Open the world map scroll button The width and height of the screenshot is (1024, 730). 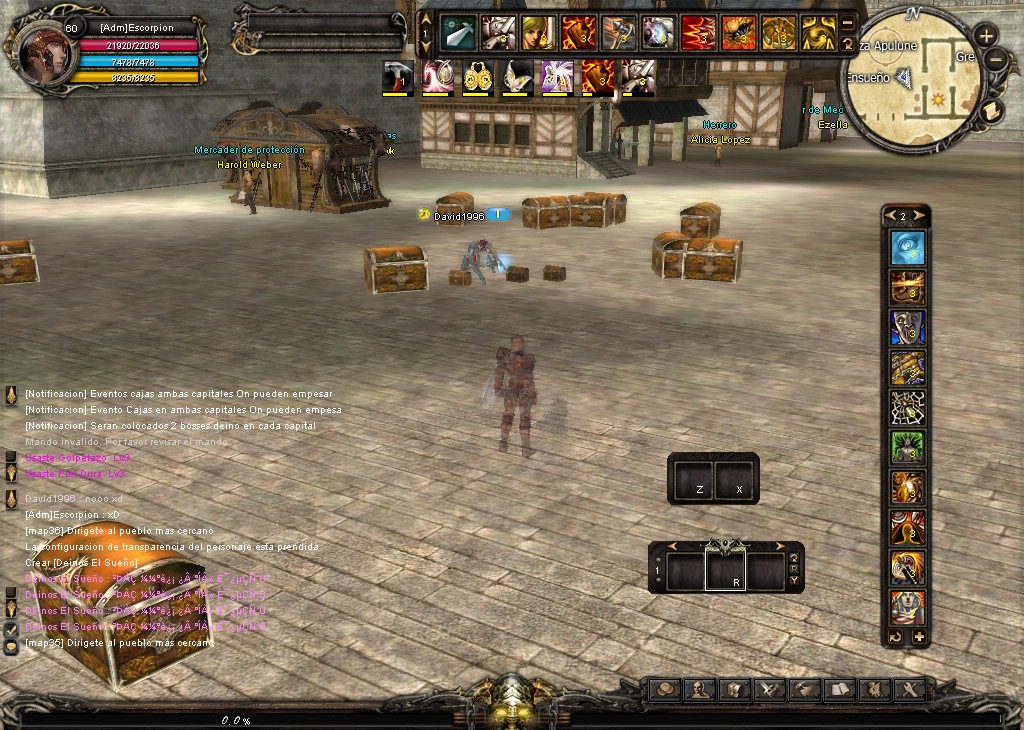[x=993, y=110]
